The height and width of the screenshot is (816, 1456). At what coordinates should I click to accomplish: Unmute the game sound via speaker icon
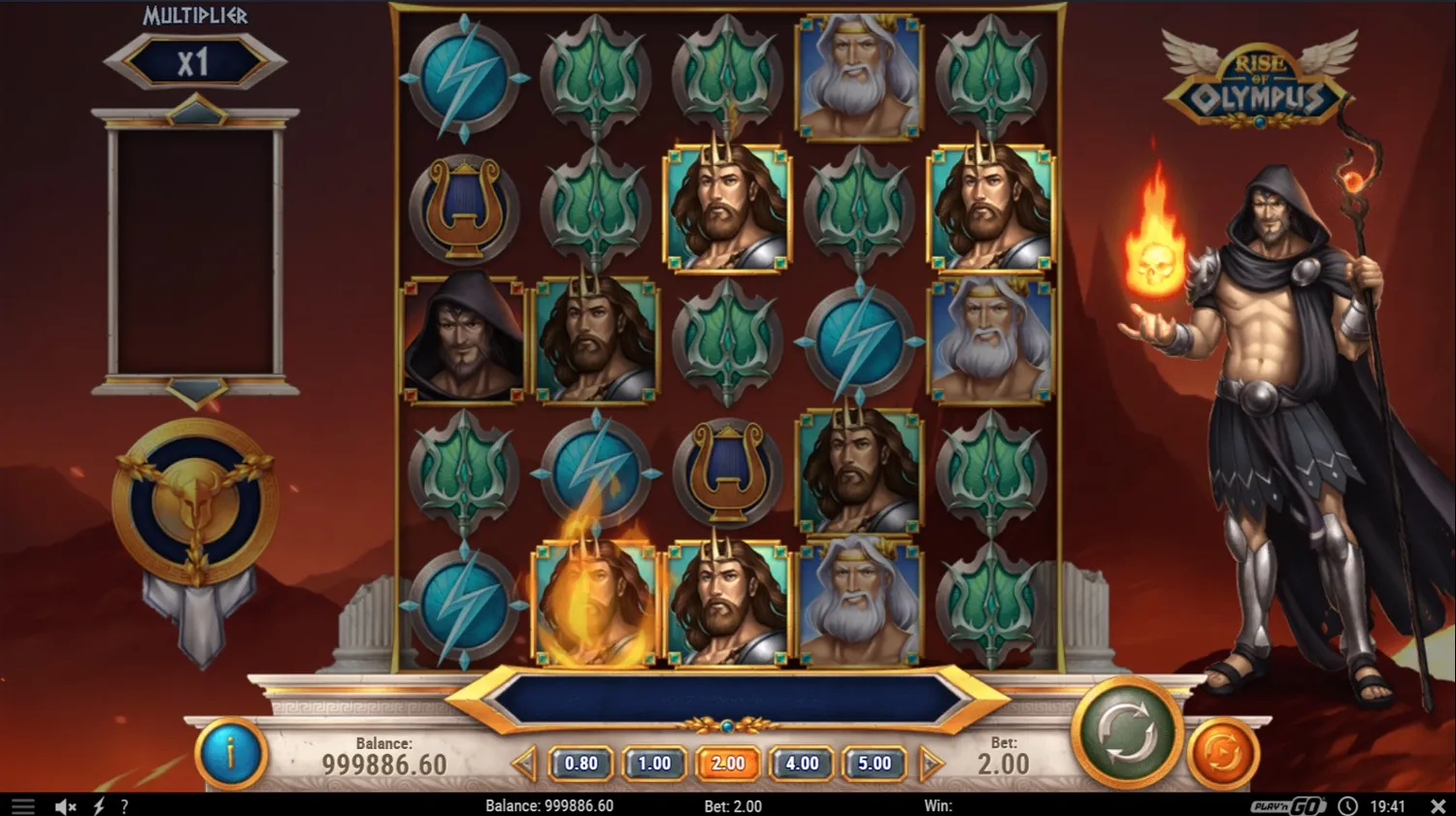(x=64, y=805)
